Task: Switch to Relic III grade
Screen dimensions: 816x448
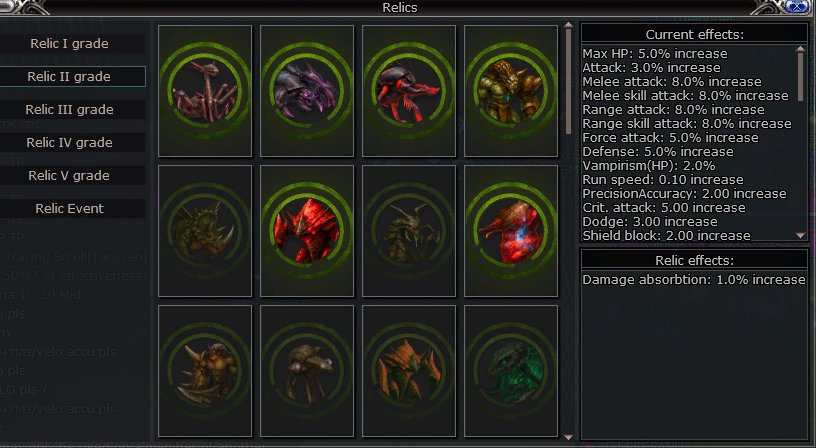Action: 69,110
